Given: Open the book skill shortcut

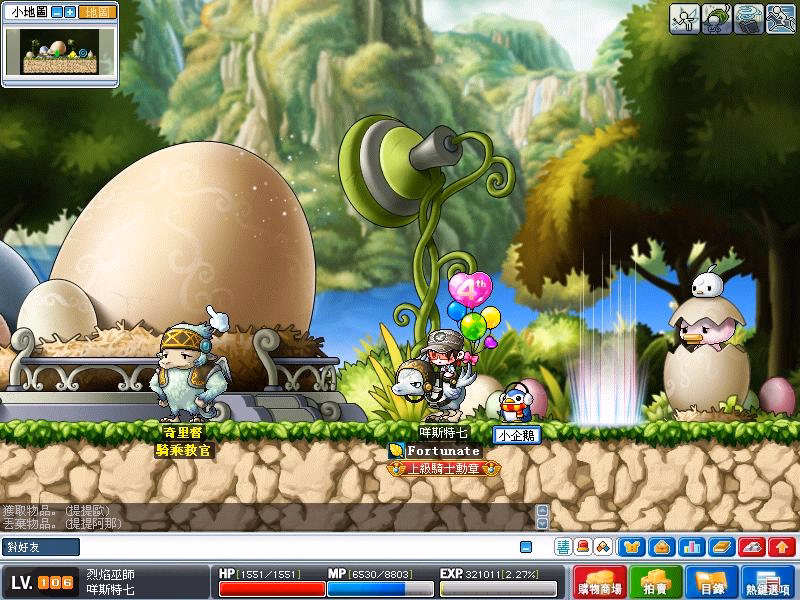Looking at the screenshot, I should point(722,547).
